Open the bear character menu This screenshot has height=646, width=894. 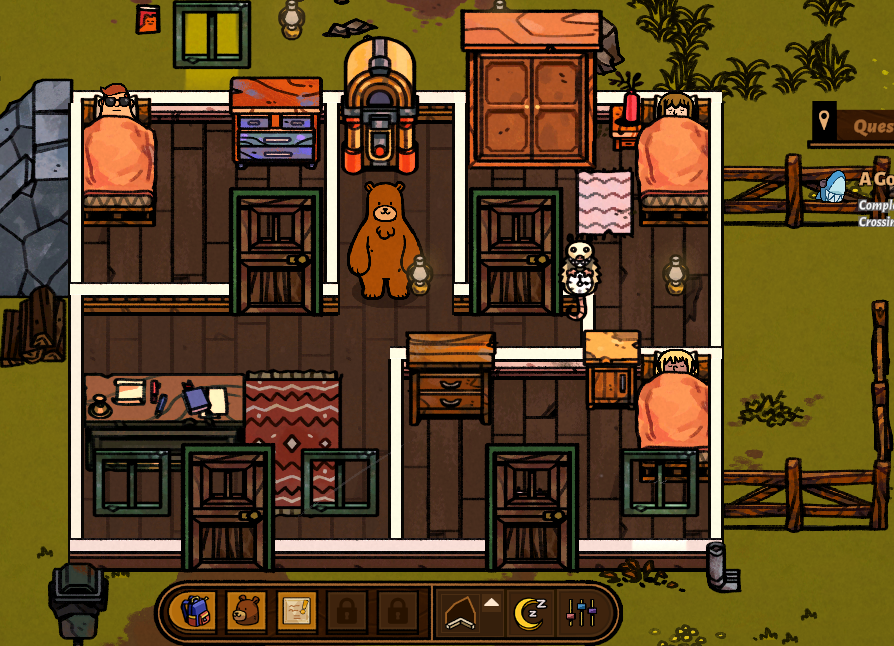pyautogui.click(x=246, y=611)
